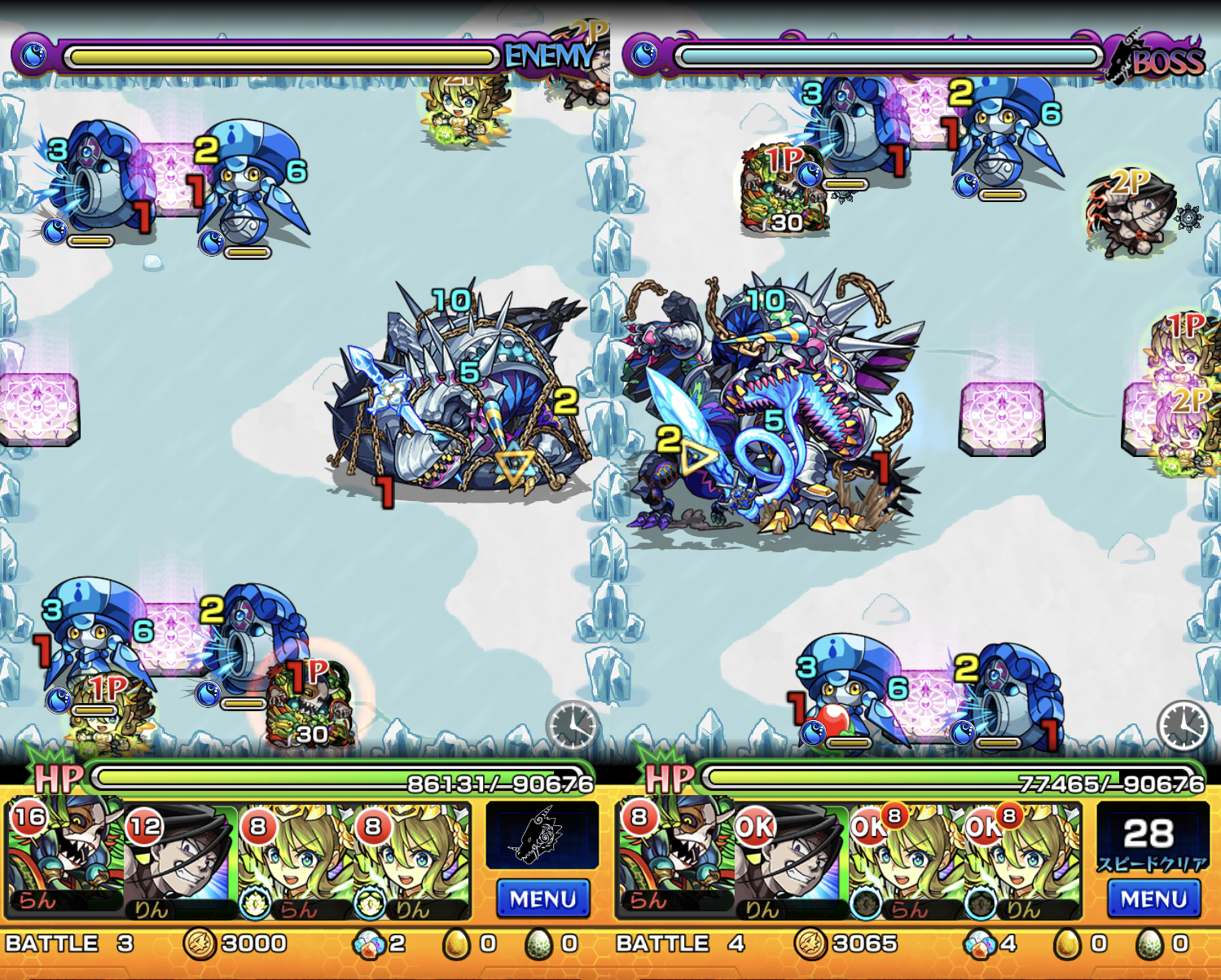Open the MENU in the Battle 4 screen
Viewport: 1221px width, 980px height.
(x=1153, y=899)
